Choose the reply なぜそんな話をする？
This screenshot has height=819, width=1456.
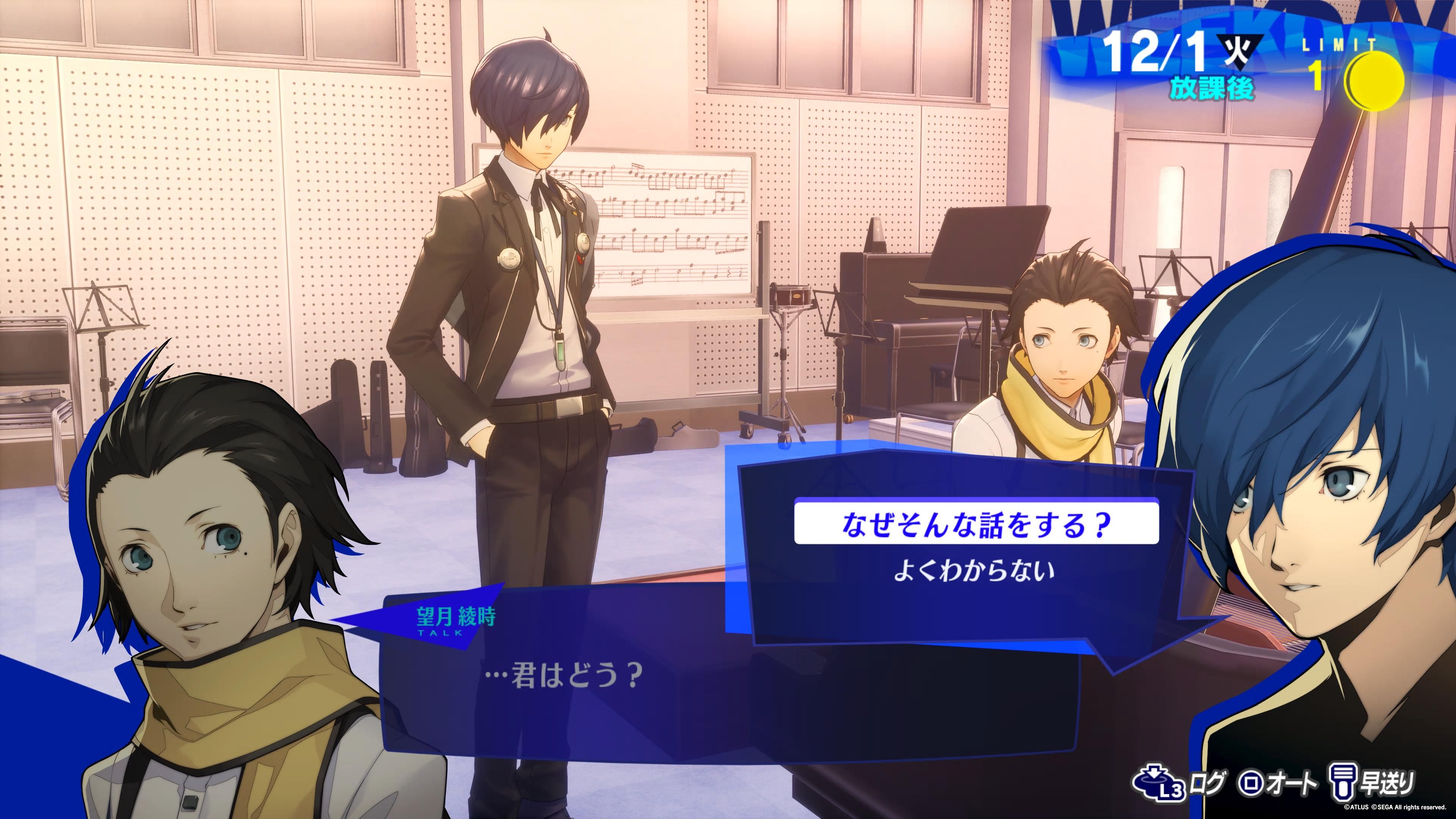pyautogui.click(x=976, y=524)
